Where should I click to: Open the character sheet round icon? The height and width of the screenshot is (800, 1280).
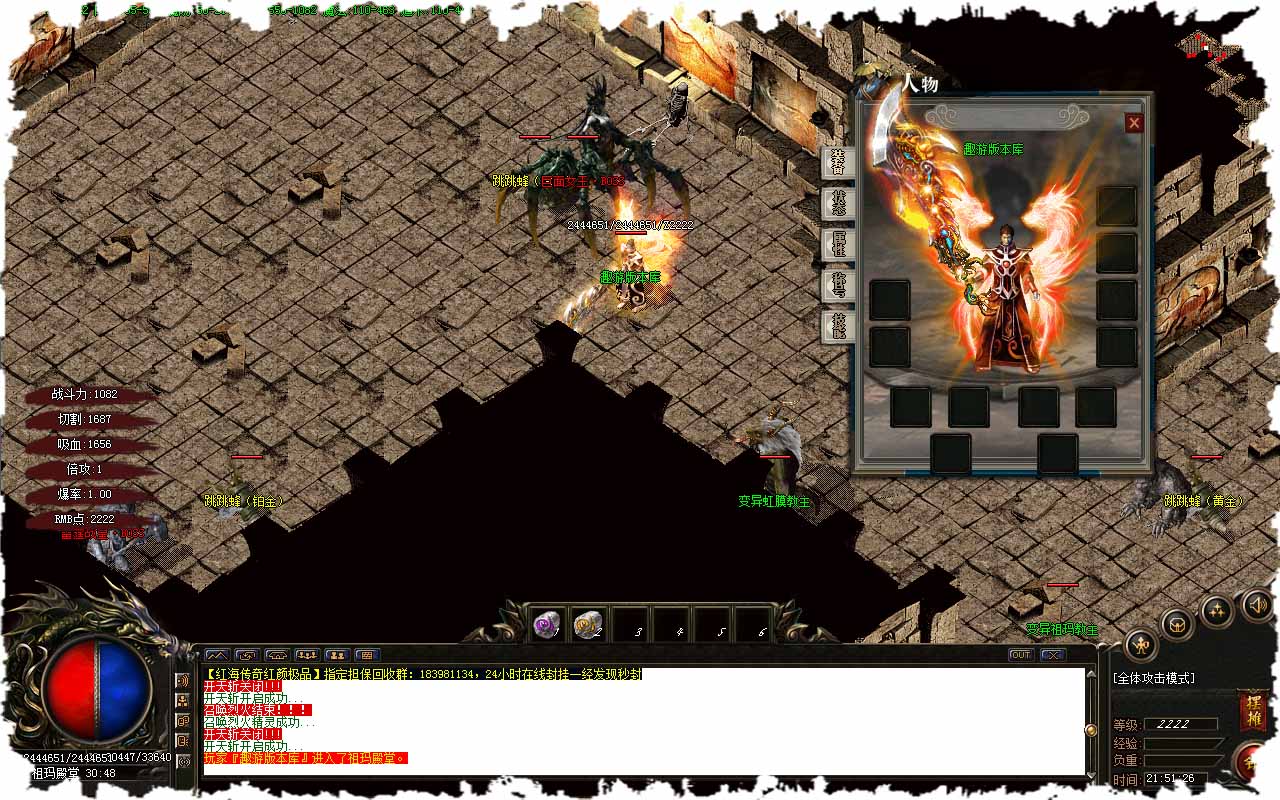point(1141,645)
